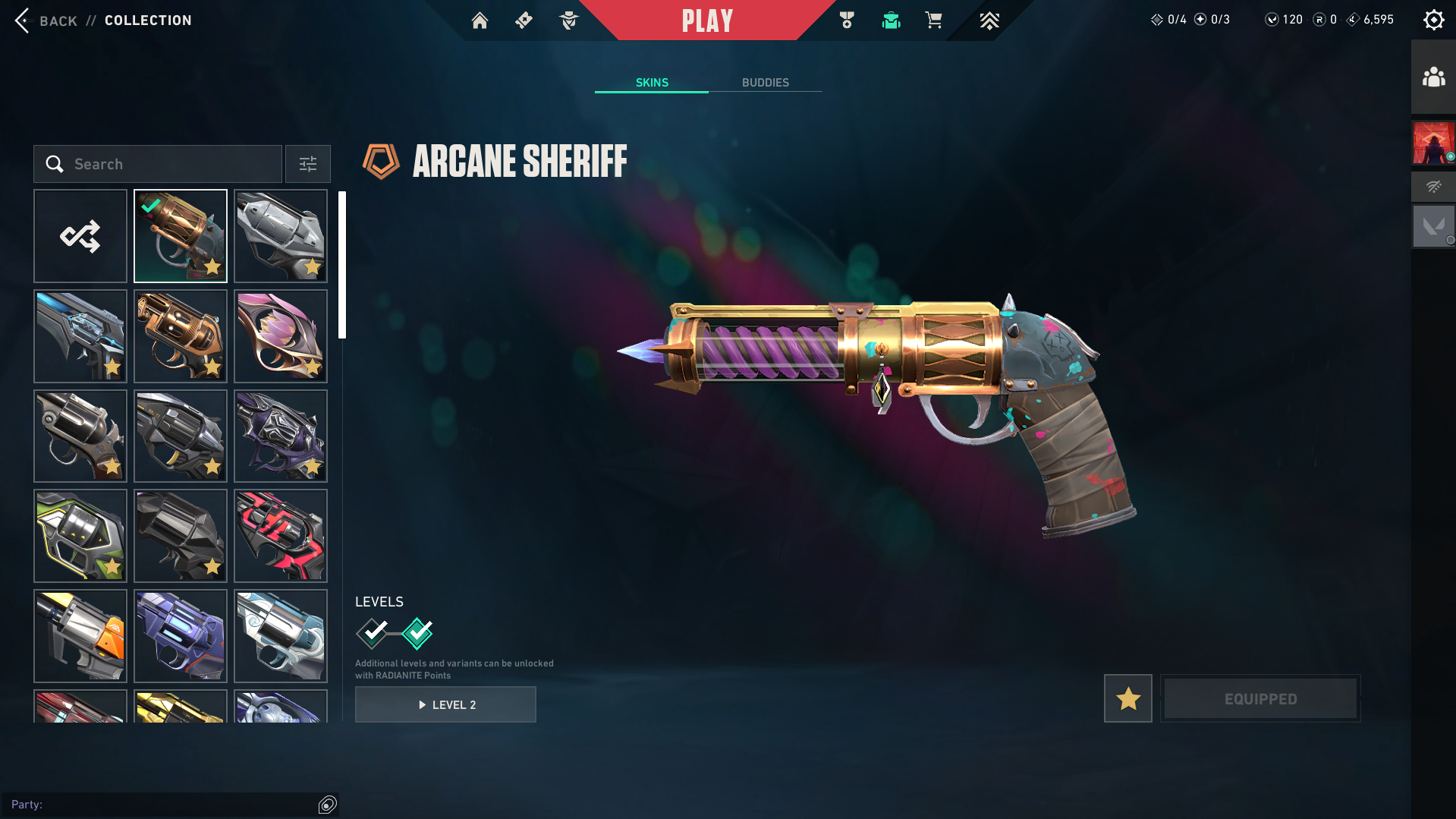The height and width of the screenshot is (819, 1456).
Task: Choose the random skin shuffle tile
Action: (80, 236)
